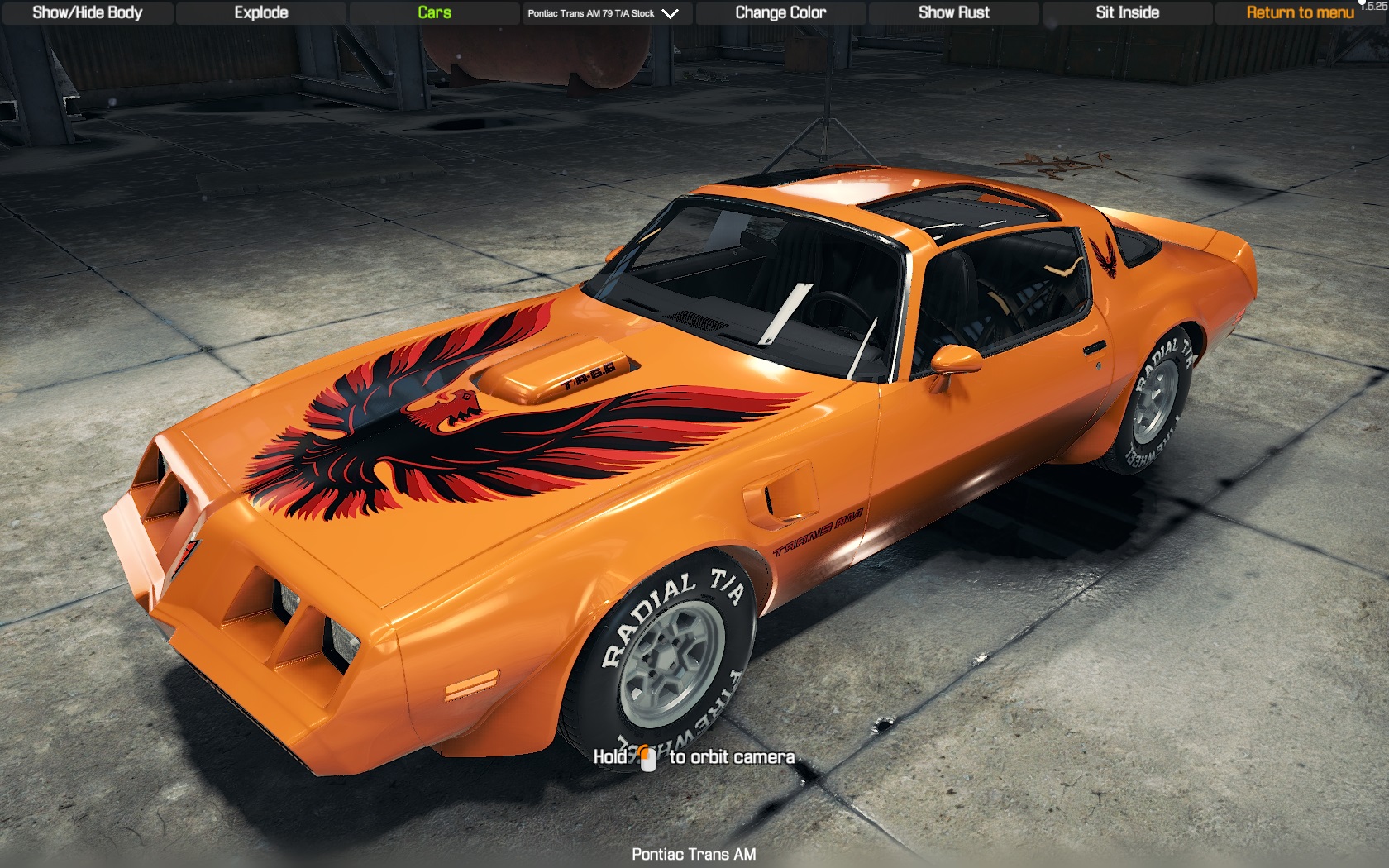The width and height of the screenshot is (1389, 868).
Task: Enable Show Rust on the car
Action: (953, 13)
